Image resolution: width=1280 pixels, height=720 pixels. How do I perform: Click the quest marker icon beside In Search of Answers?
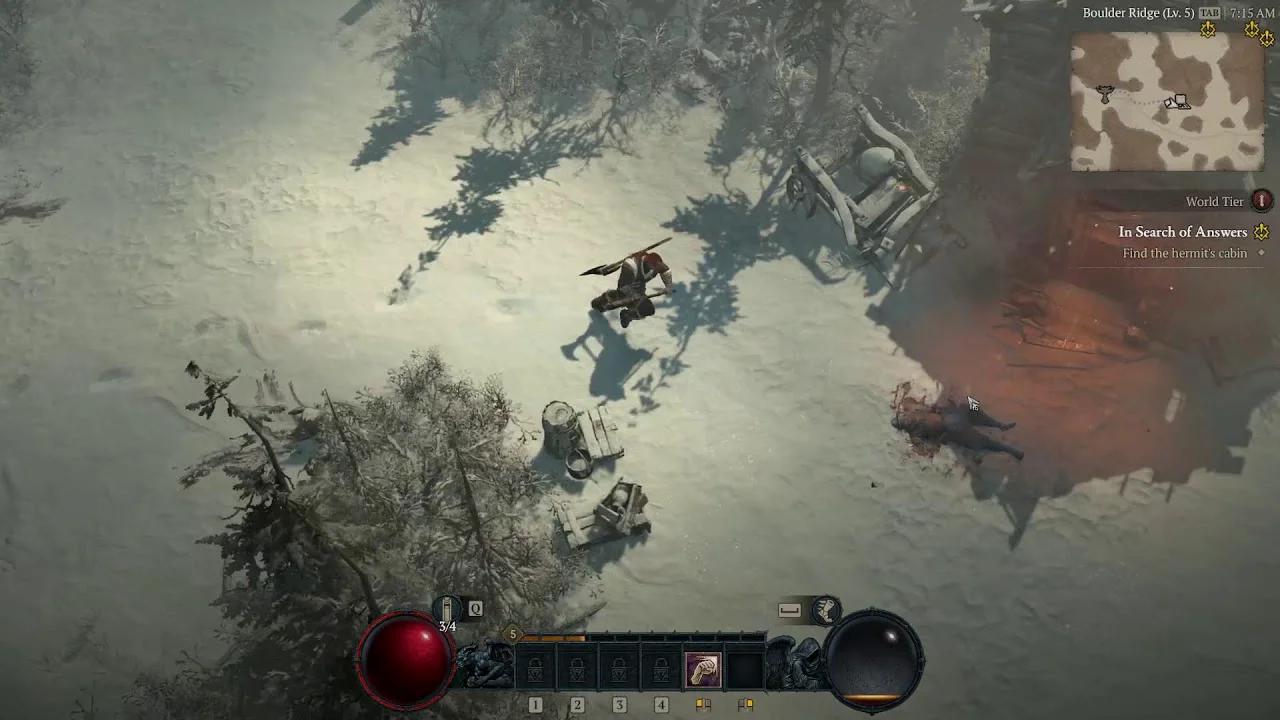1261,232
